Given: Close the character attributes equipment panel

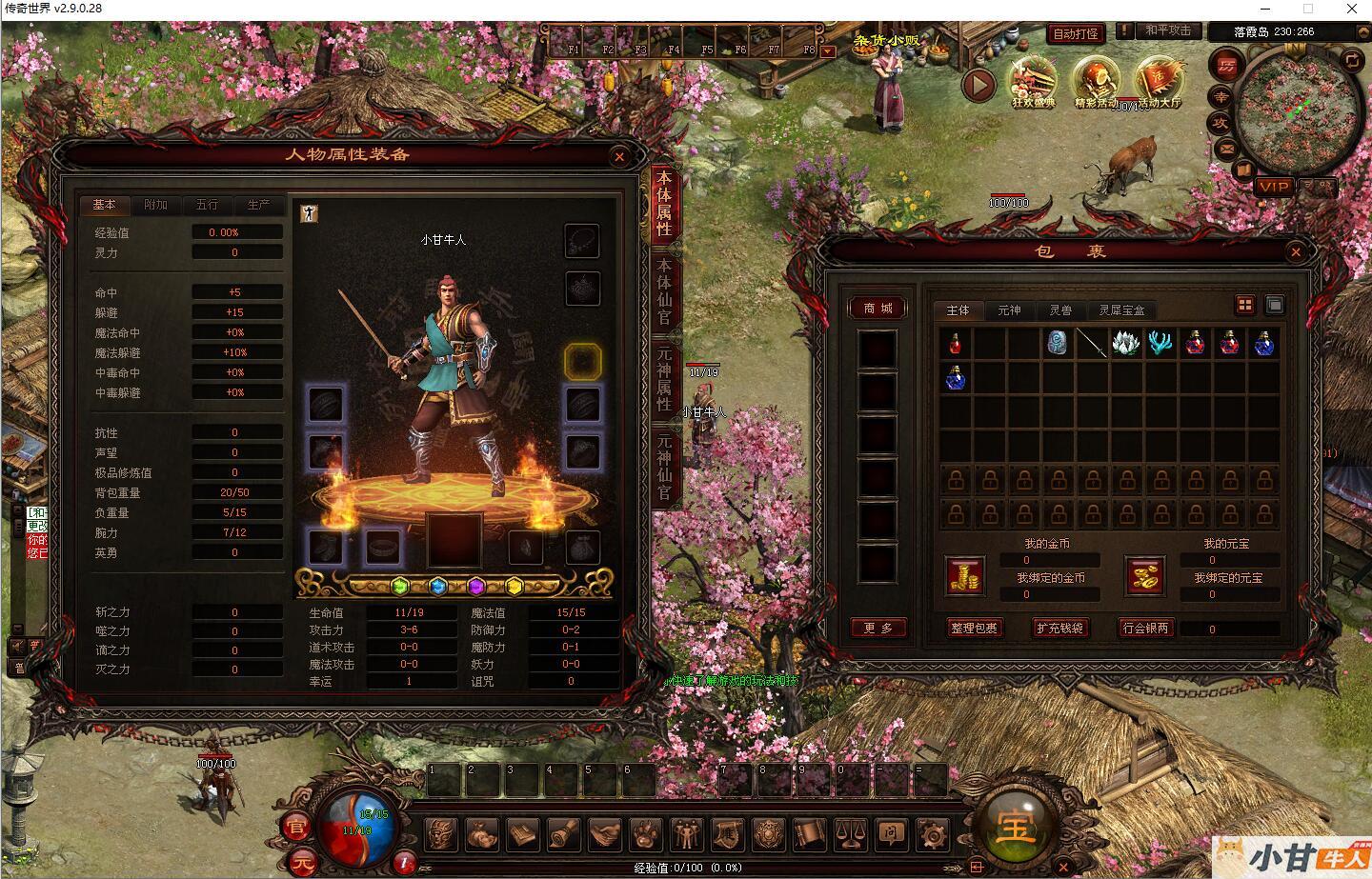Looking at the screenshot, I should click(619, 156).
